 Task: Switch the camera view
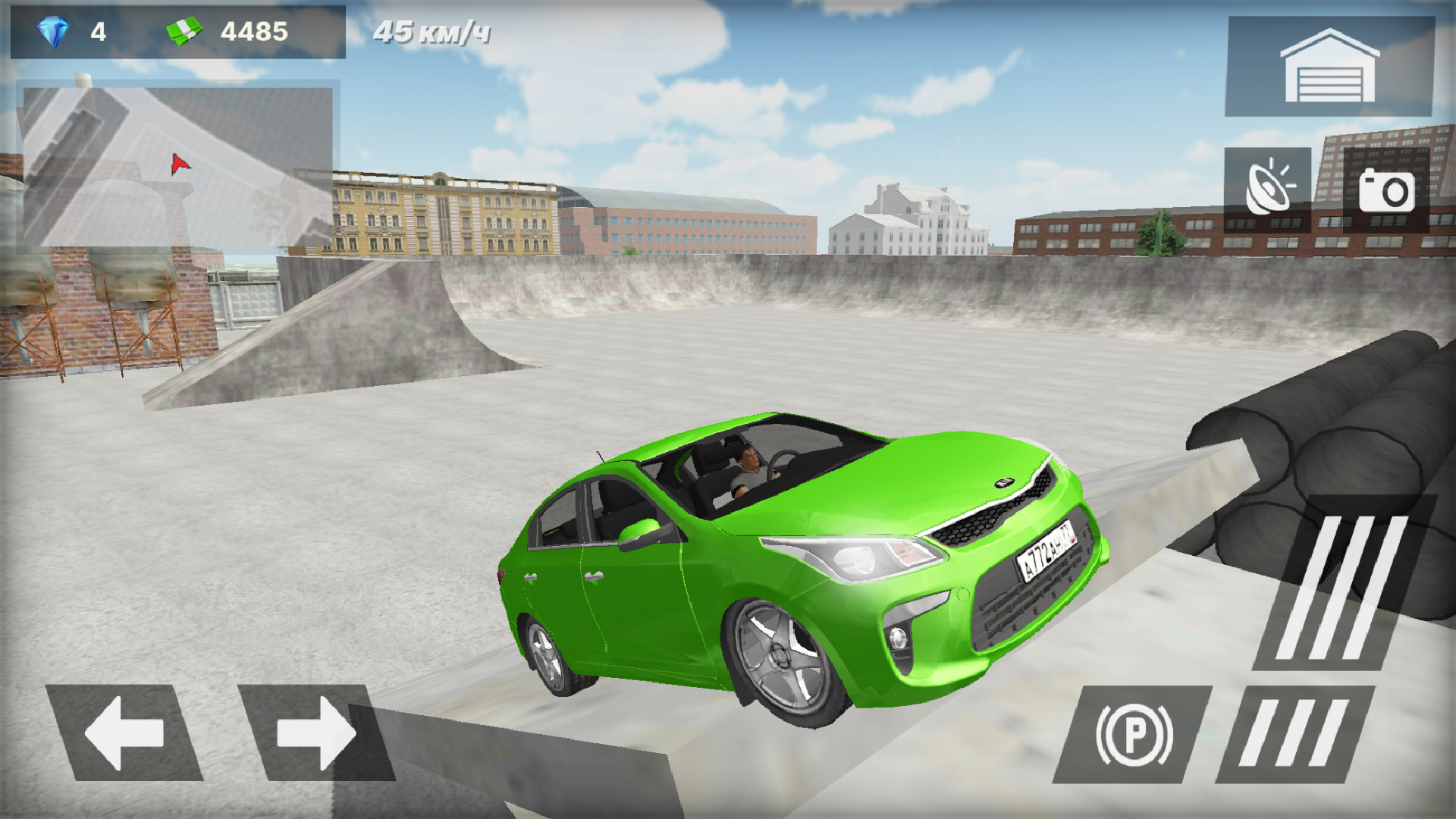[x=1386, y=190]
